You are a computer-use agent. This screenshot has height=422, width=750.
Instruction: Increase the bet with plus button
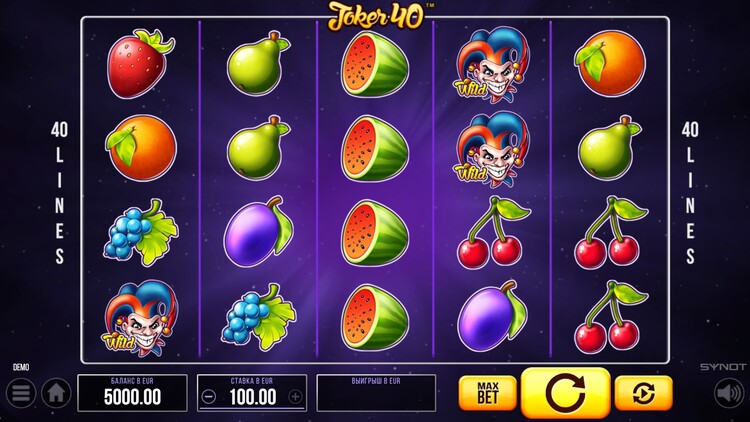click(x=295, y=396)
